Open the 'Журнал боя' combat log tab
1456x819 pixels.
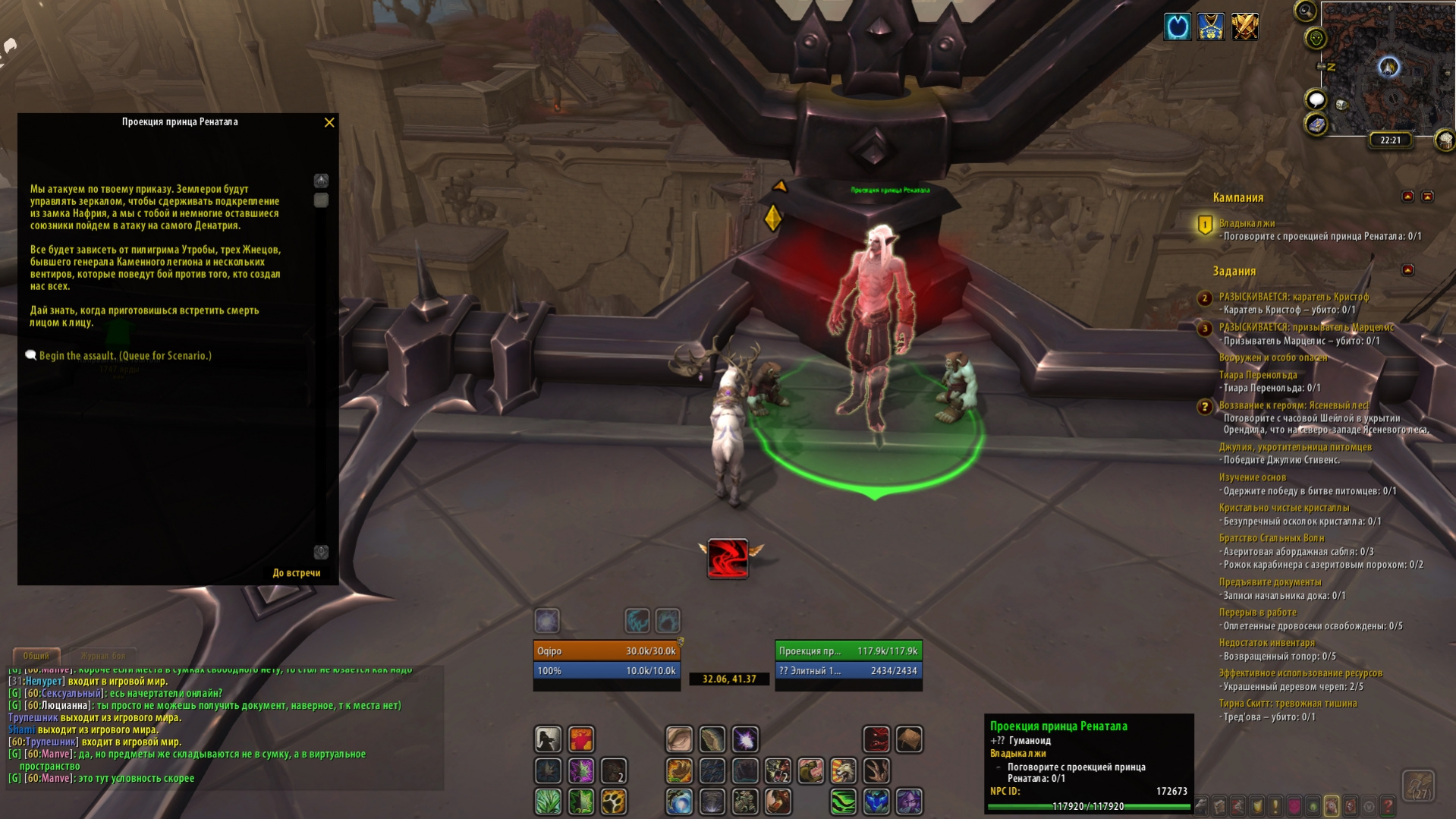[x=103, y=656]
